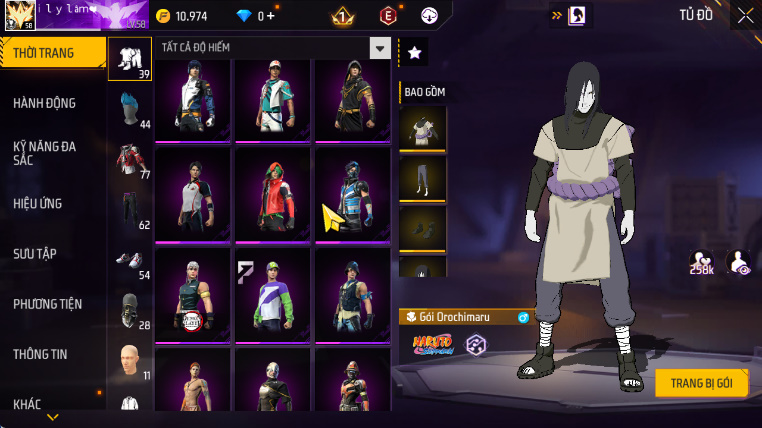Open the Sưu Tập tab
Viewport: 762px width, 428px height.
point(34,254)
